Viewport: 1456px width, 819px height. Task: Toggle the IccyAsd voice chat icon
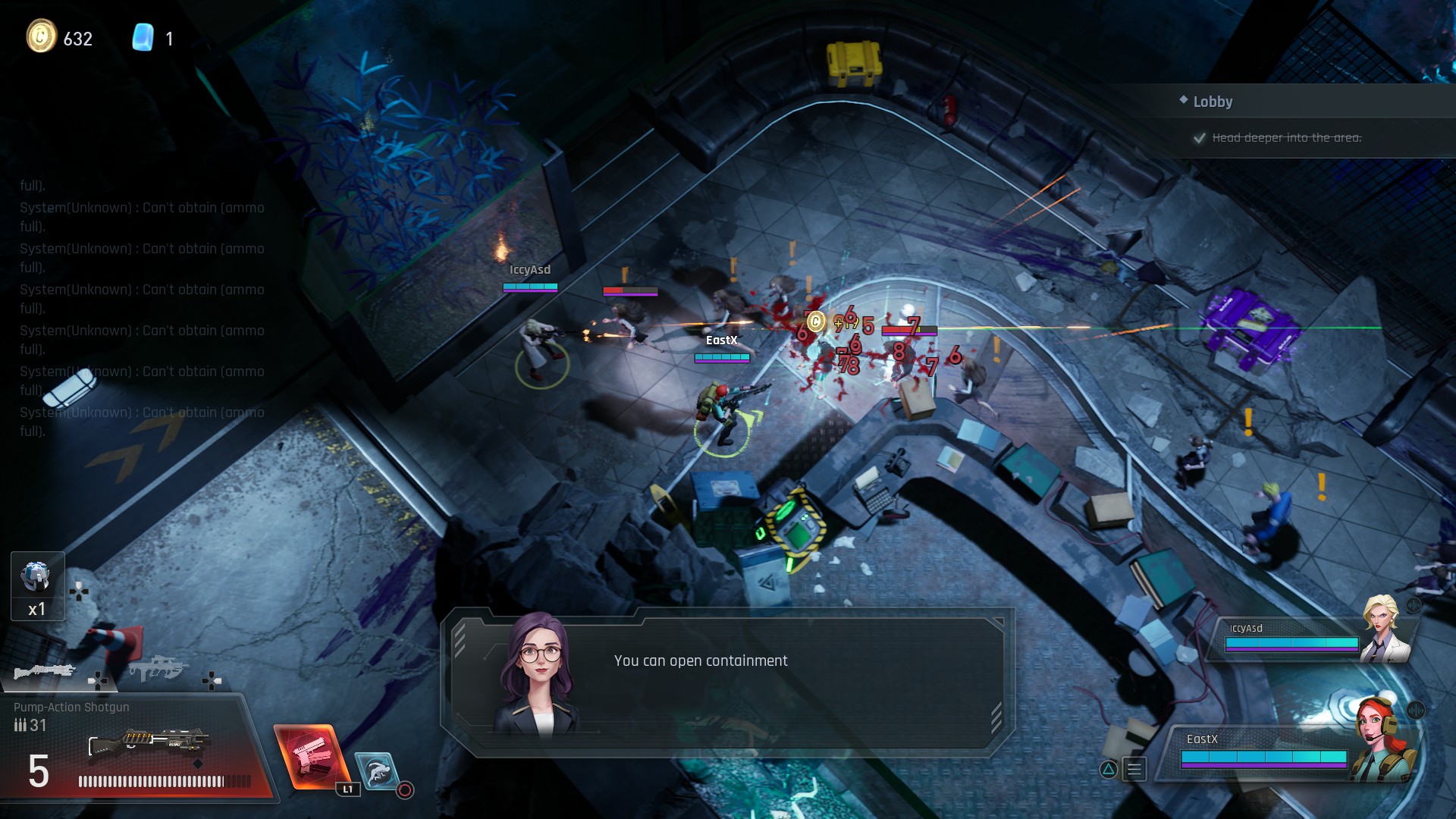point(1414,605)
